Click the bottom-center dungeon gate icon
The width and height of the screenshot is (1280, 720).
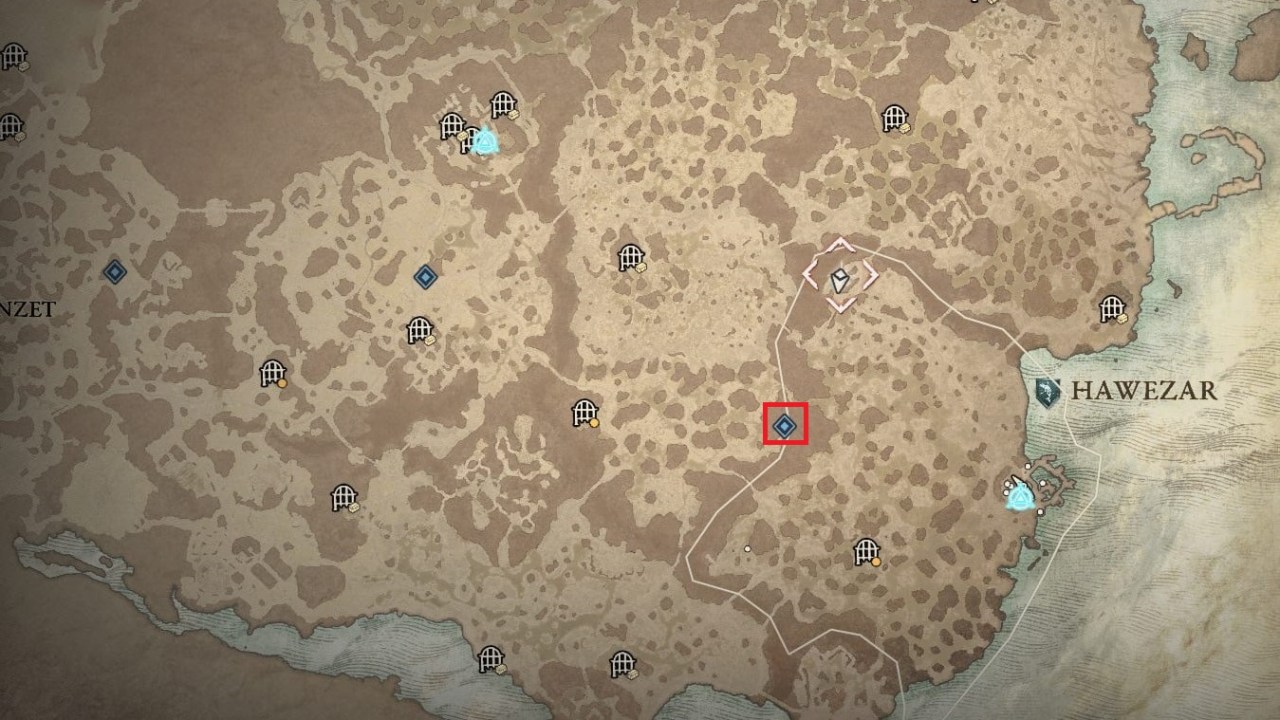click(620, 663)
